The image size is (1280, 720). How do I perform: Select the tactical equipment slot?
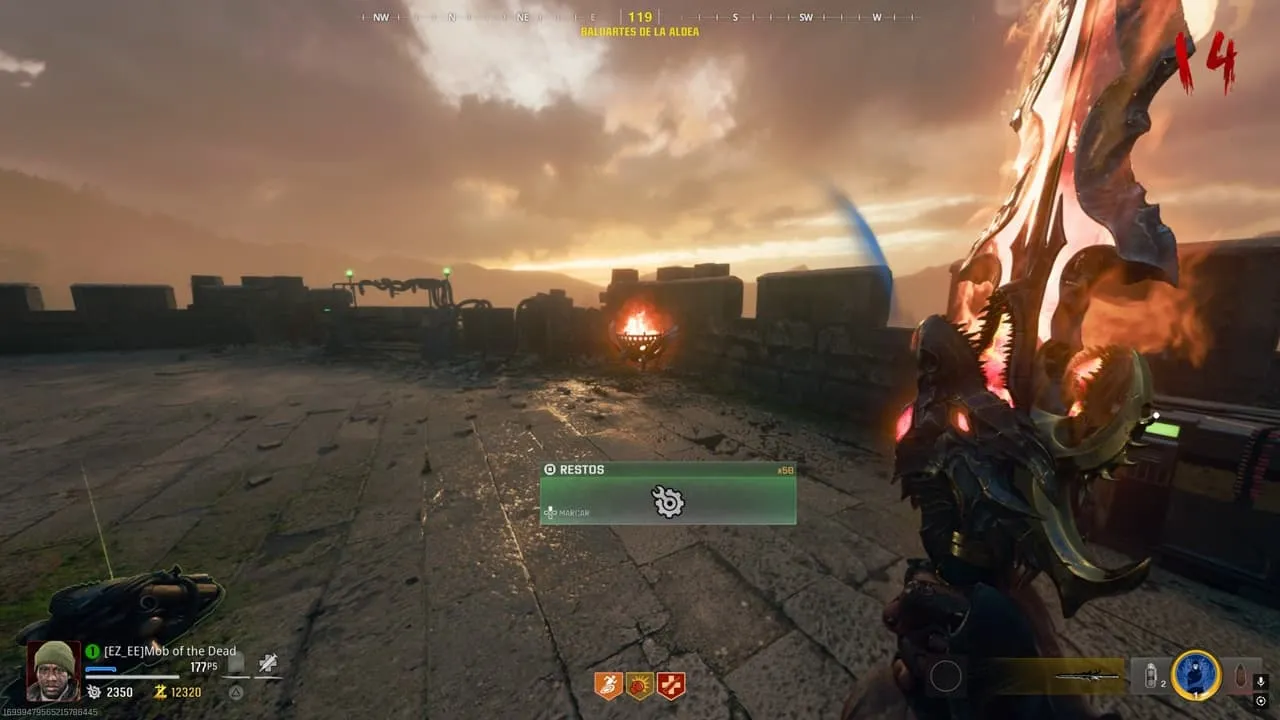pos(1151,677)
